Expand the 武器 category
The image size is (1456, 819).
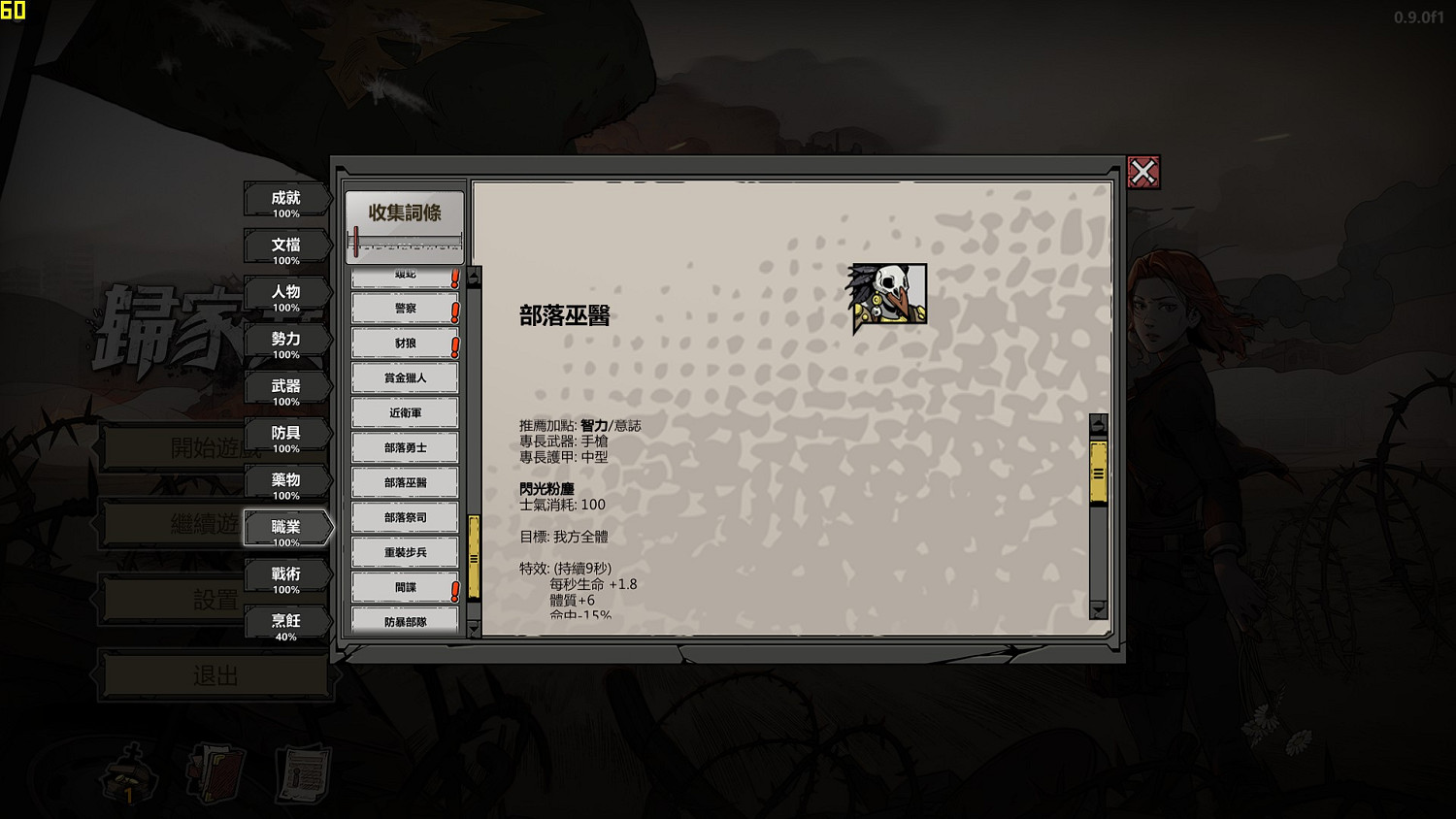286,386
